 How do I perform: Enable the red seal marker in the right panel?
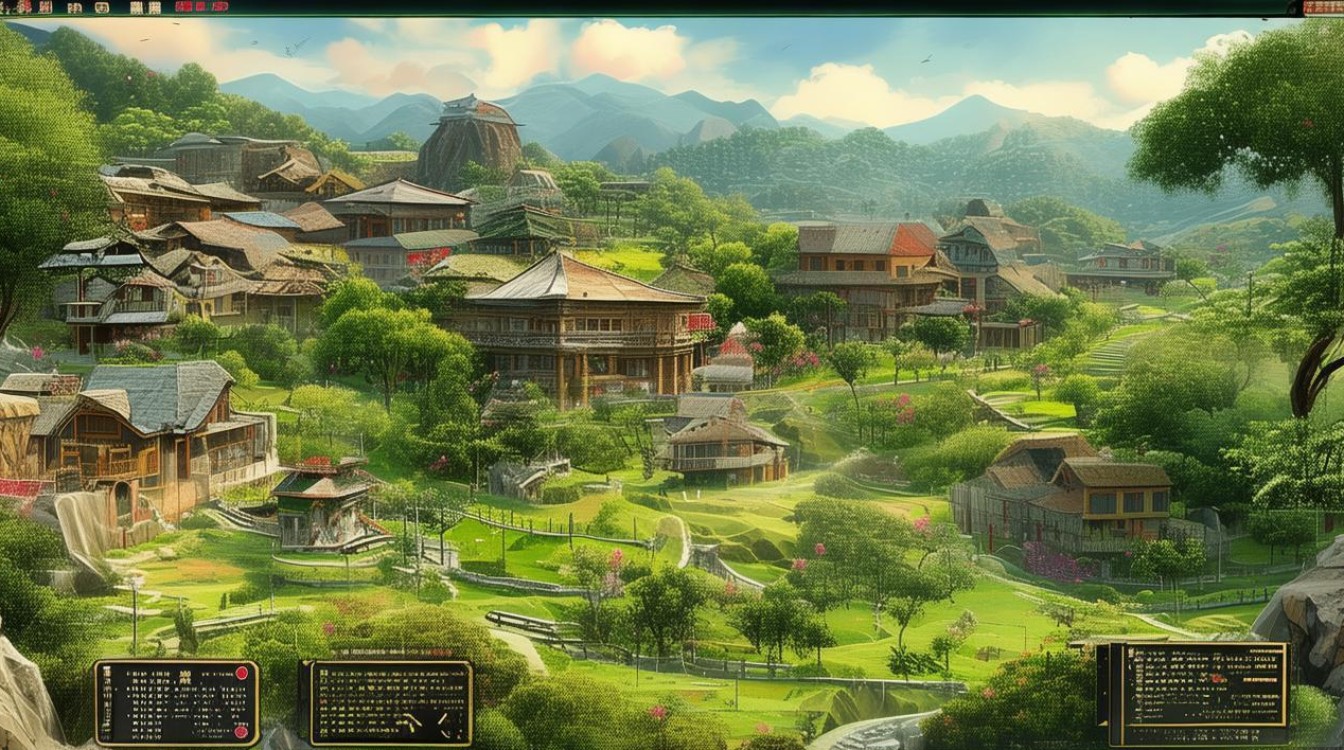tap(1217, 678)
